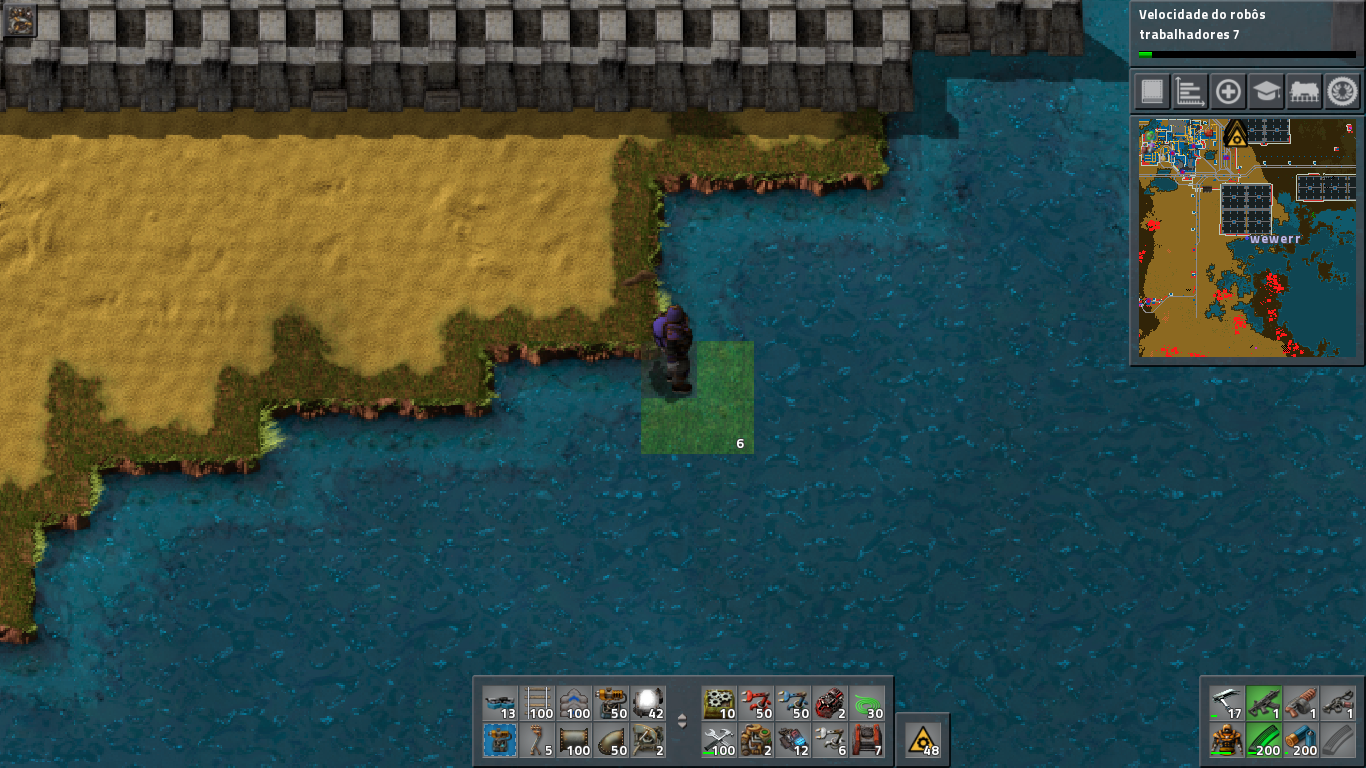Select the green wire slot
Viewport: 1366px width, 768px height.
pos(866,703)
